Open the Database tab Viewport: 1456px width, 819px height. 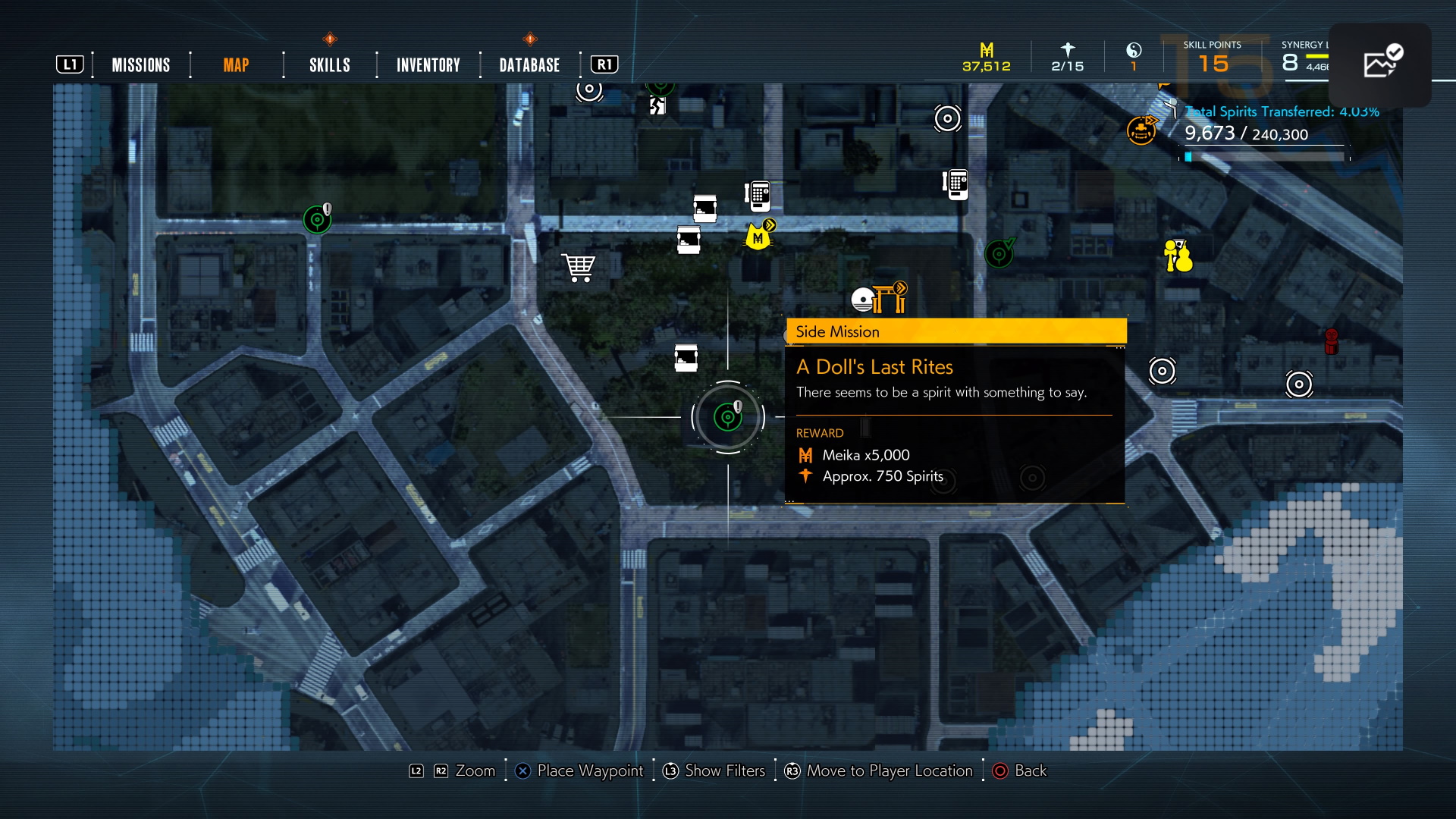[529, 65]
